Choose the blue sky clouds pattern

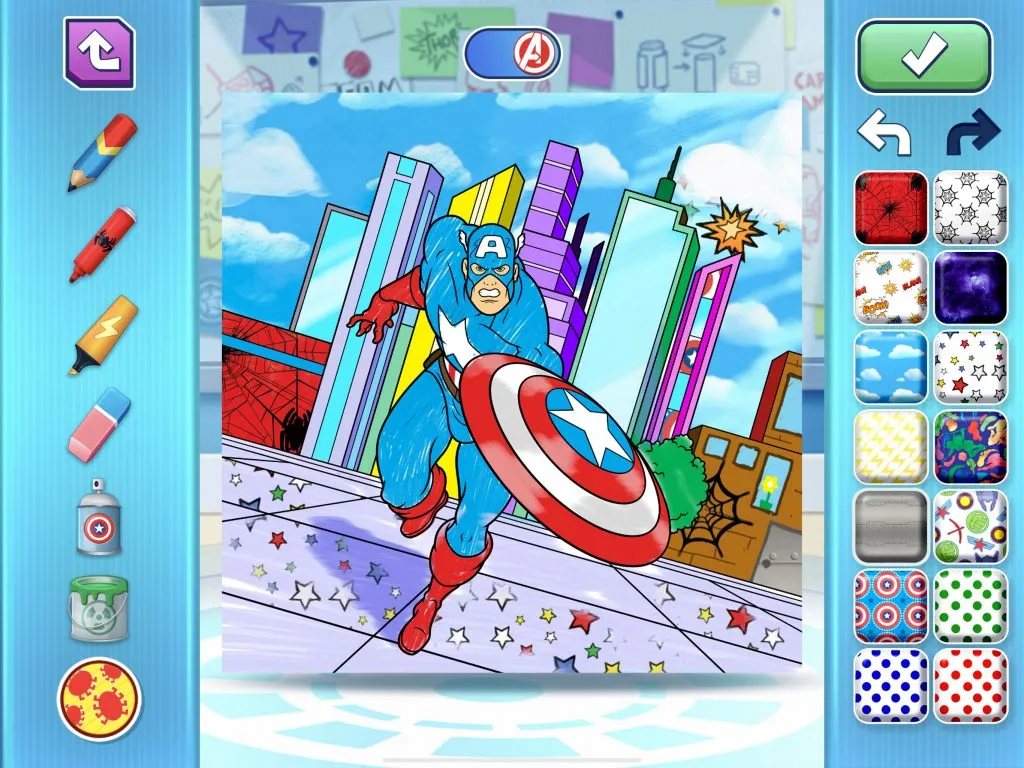click(x=891, y=367)
